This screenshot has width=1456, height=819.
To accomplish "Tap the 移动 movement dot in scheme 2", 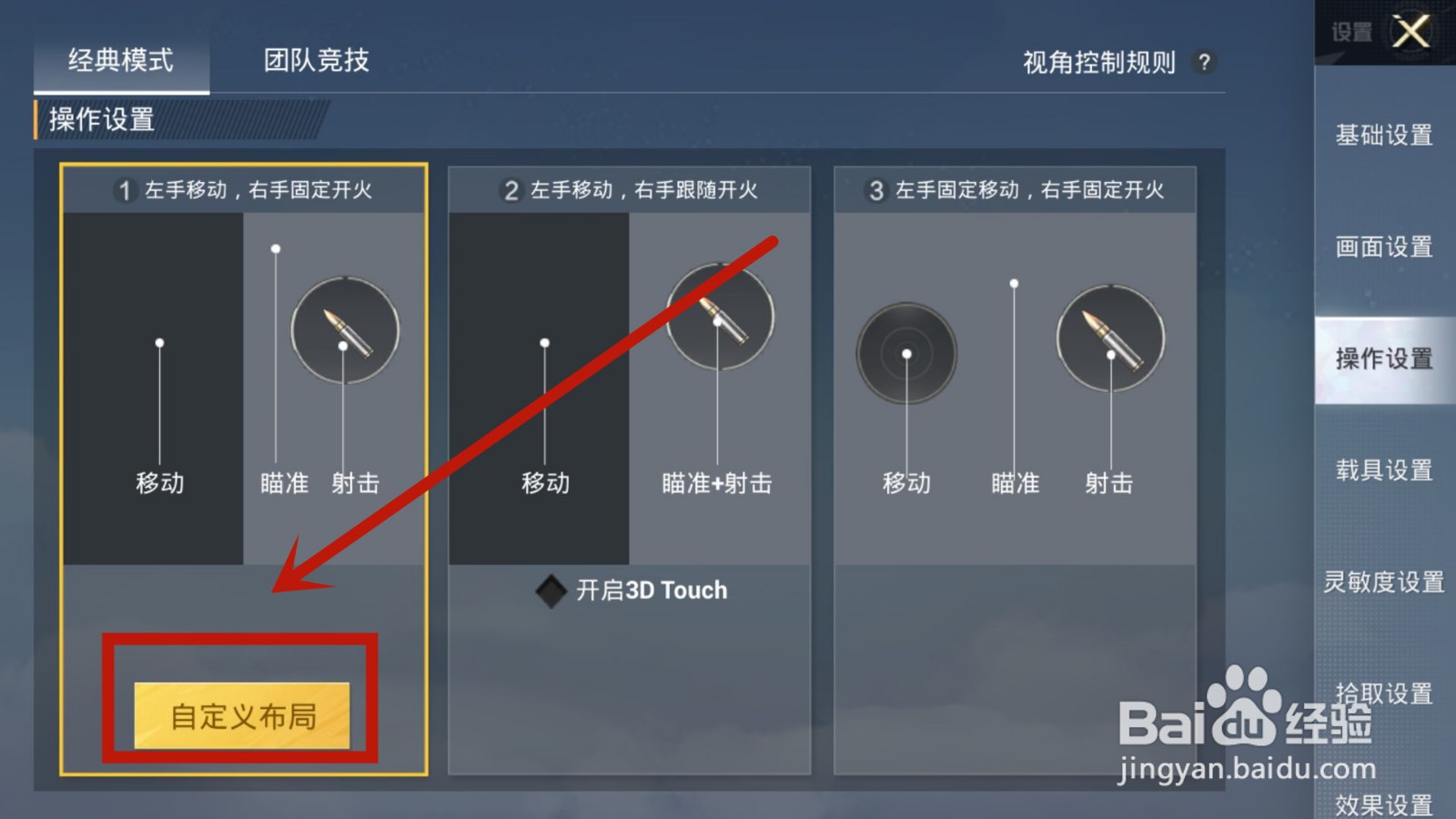I will (543, 342).
